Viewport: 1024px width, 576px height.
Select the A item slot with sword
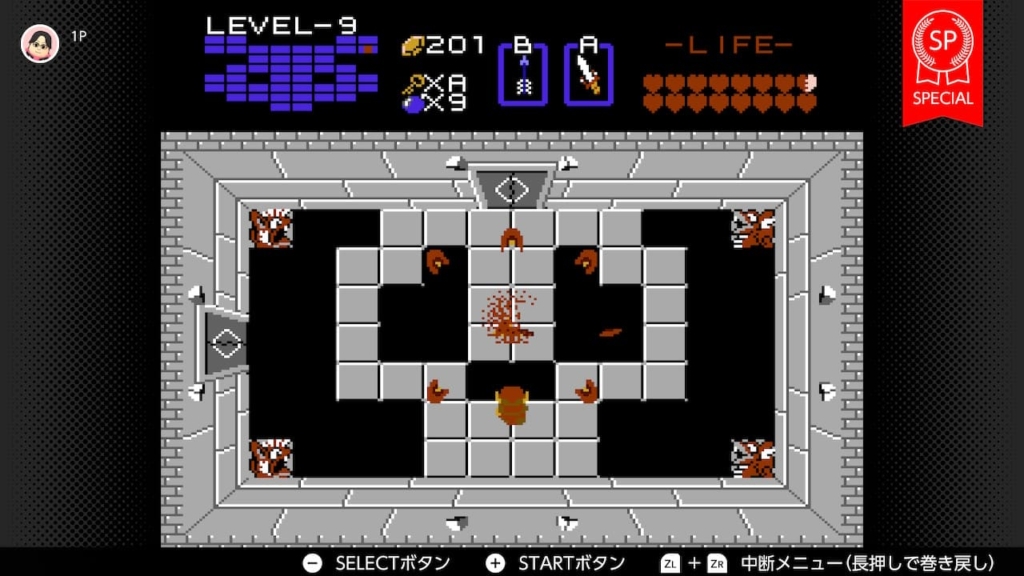point(588,74)
